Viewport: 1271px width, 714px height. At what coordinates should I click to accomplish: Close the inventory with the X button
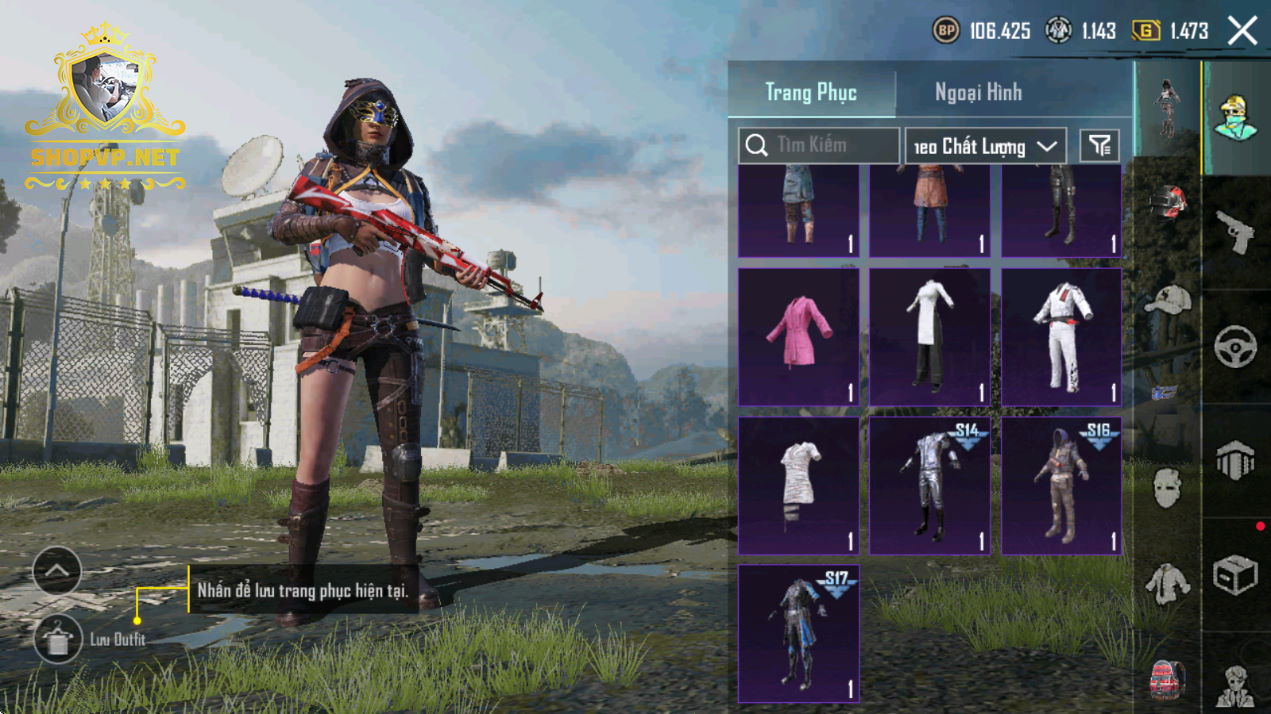click(1242, 31)
